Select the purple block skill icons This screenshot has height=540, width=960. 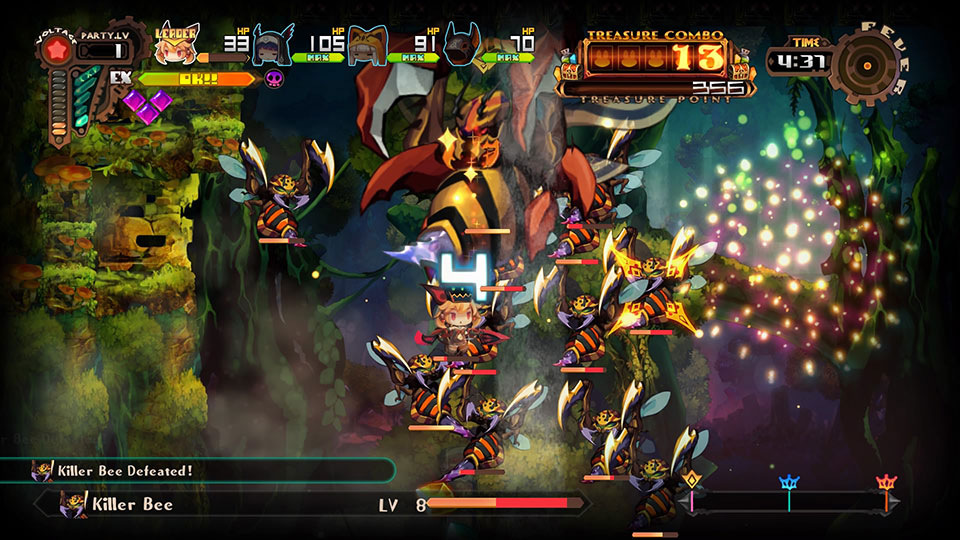click(147, 105)
